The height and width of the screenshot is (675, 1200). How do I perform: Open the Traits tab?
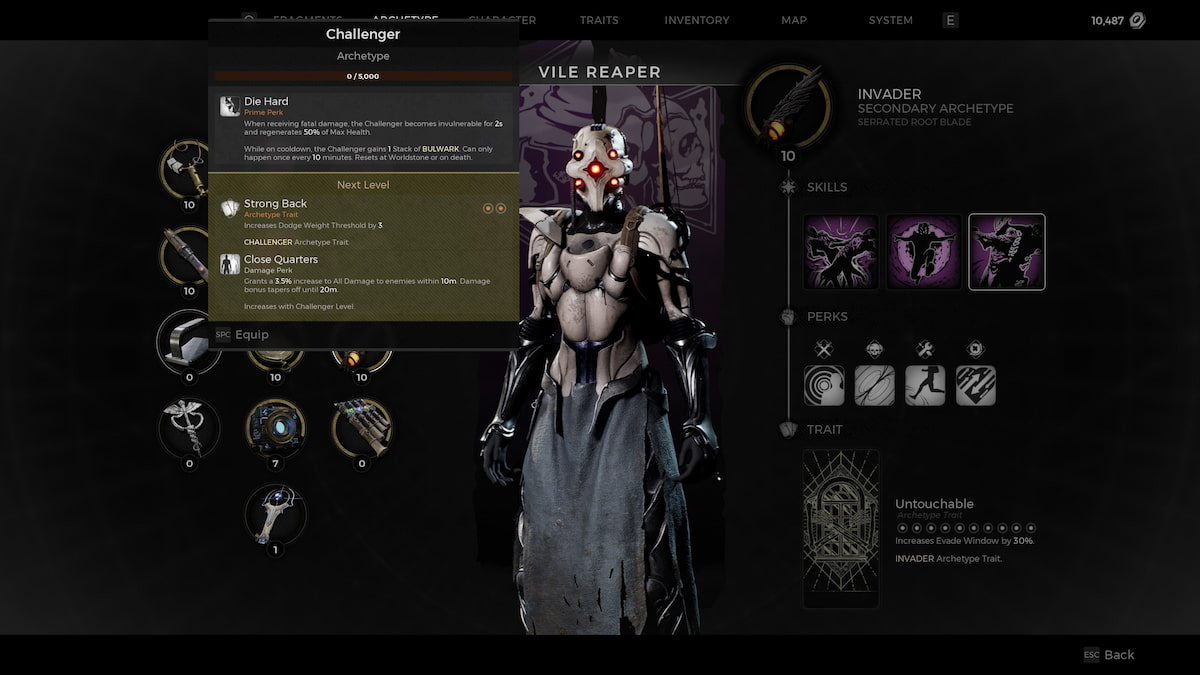pos(599,20)
